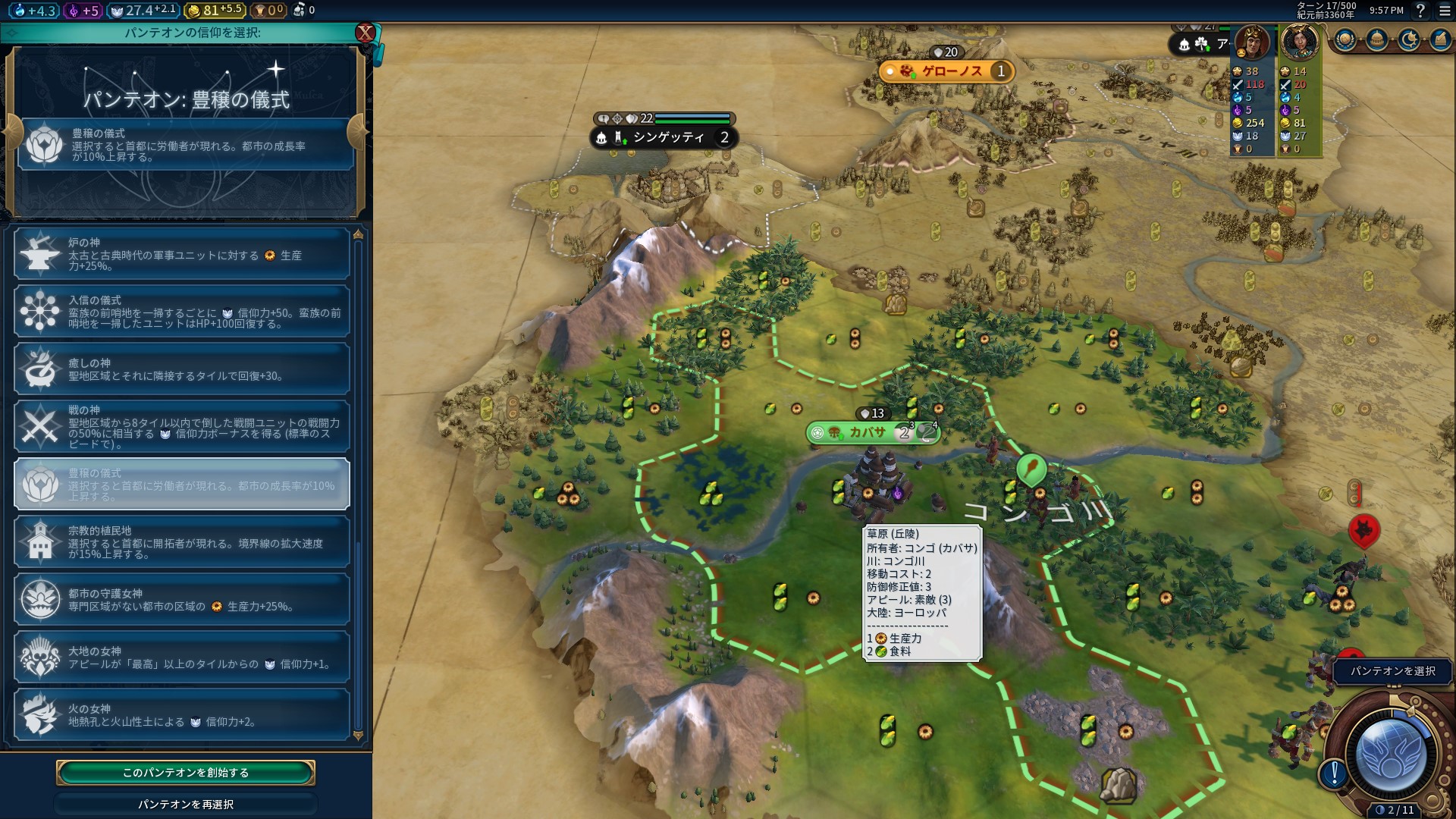Pick the 癒しの神 belief row
Viewport: 1456px width, 819px height.
(x=182, y=369)
